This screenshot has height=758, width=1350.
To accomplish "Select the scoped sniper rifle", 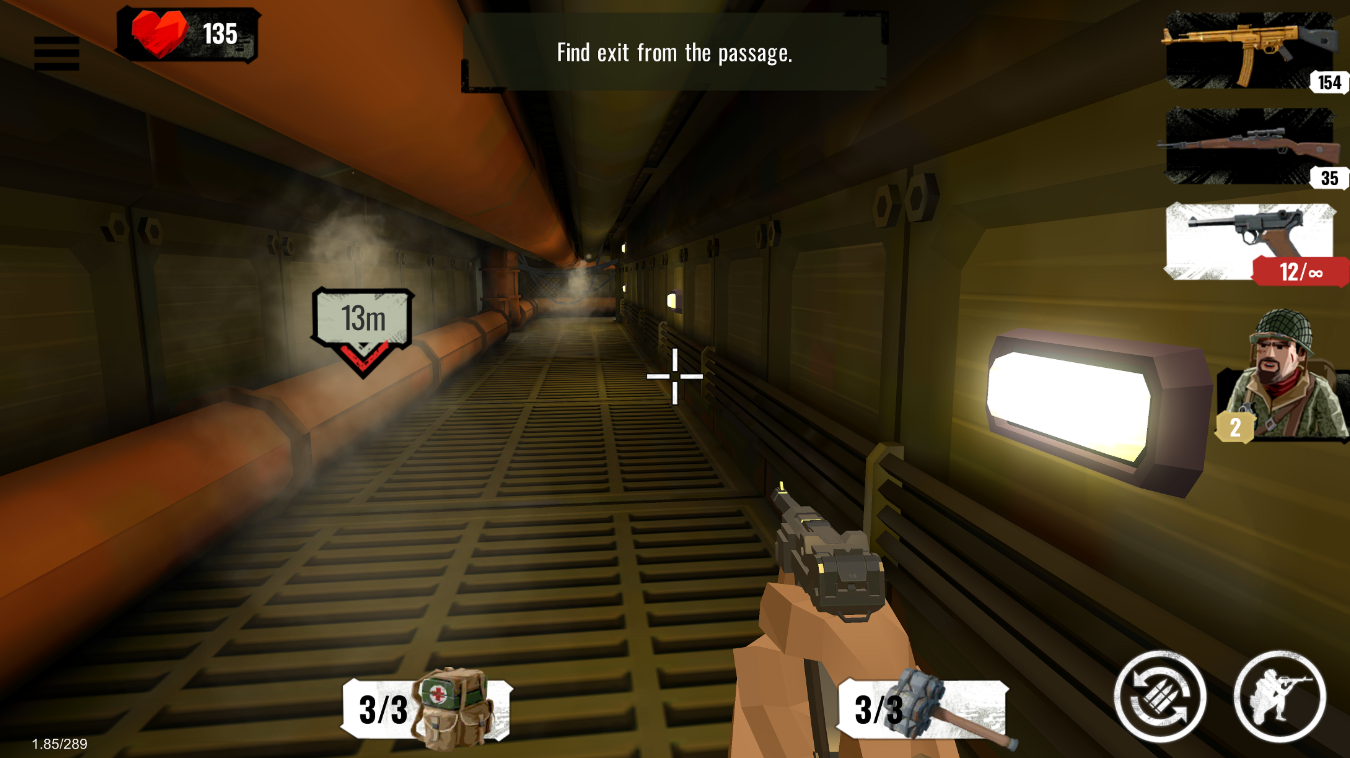I will point(1250,146).
